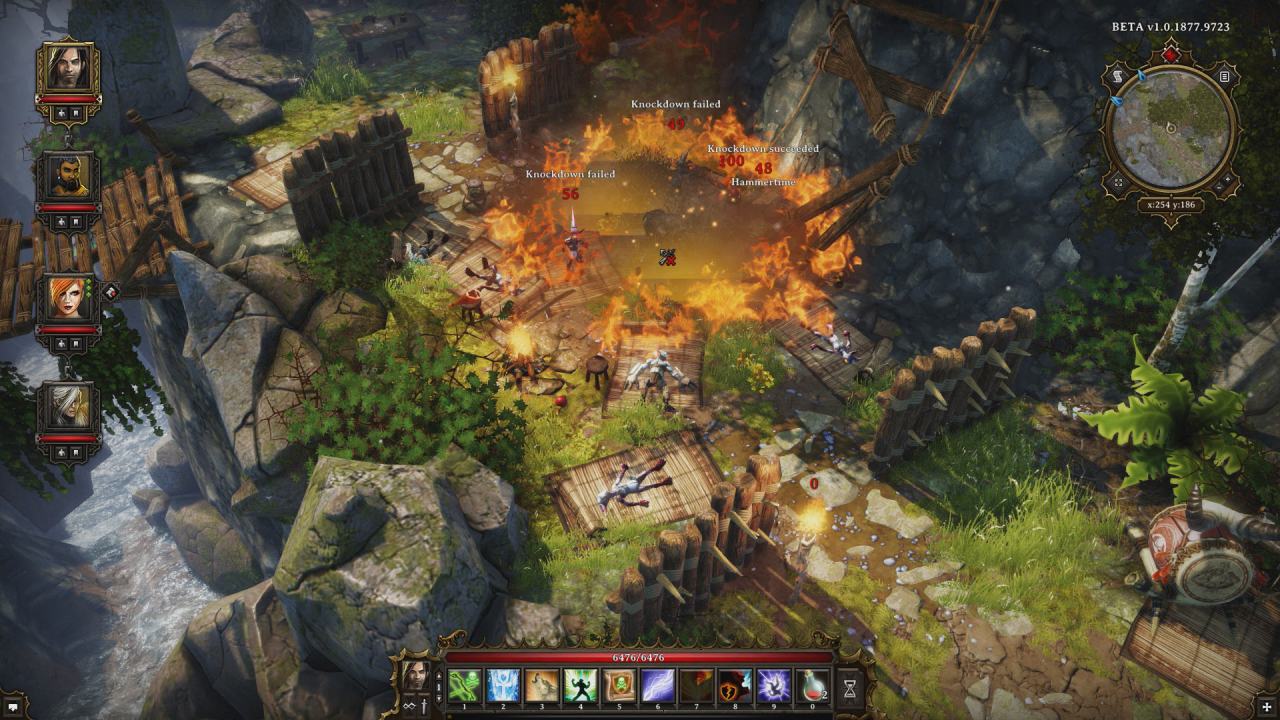
Task: Use the battering ram skill in slot 4
Action: click(x=580, y=685)
